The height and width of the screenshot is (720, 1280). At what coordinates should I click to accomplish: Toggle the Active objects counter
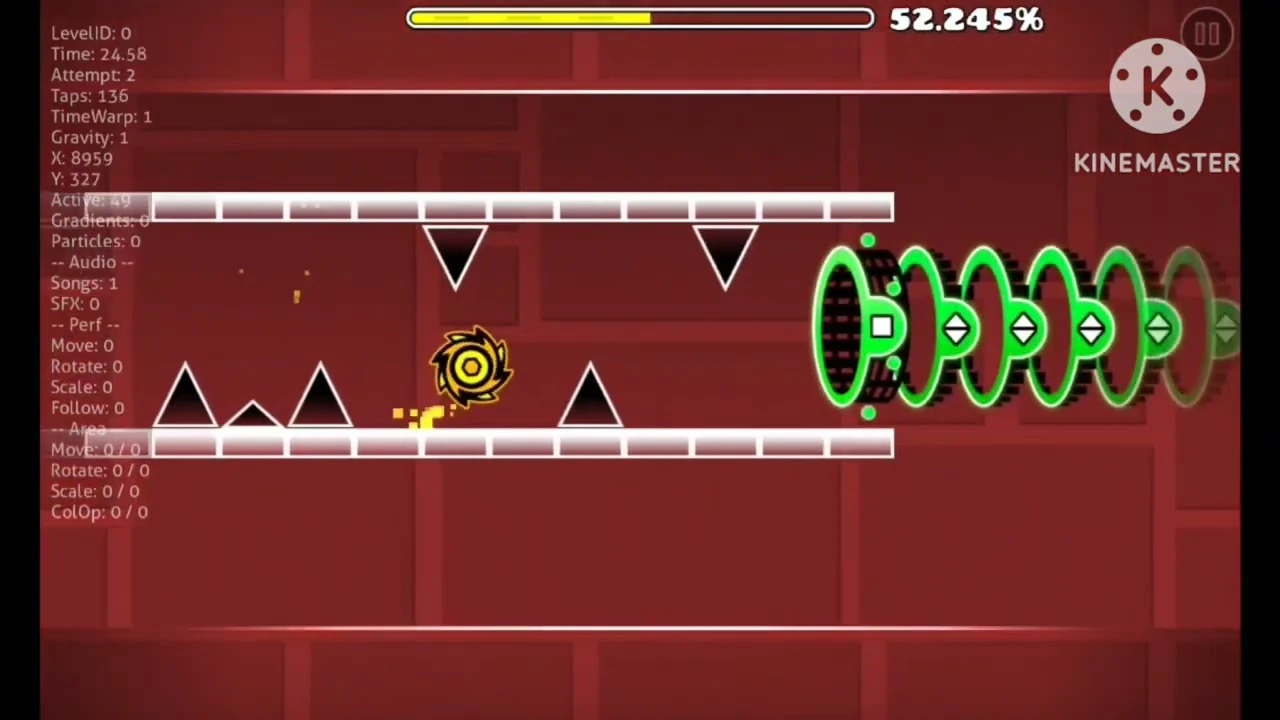(x=90, y=200)
